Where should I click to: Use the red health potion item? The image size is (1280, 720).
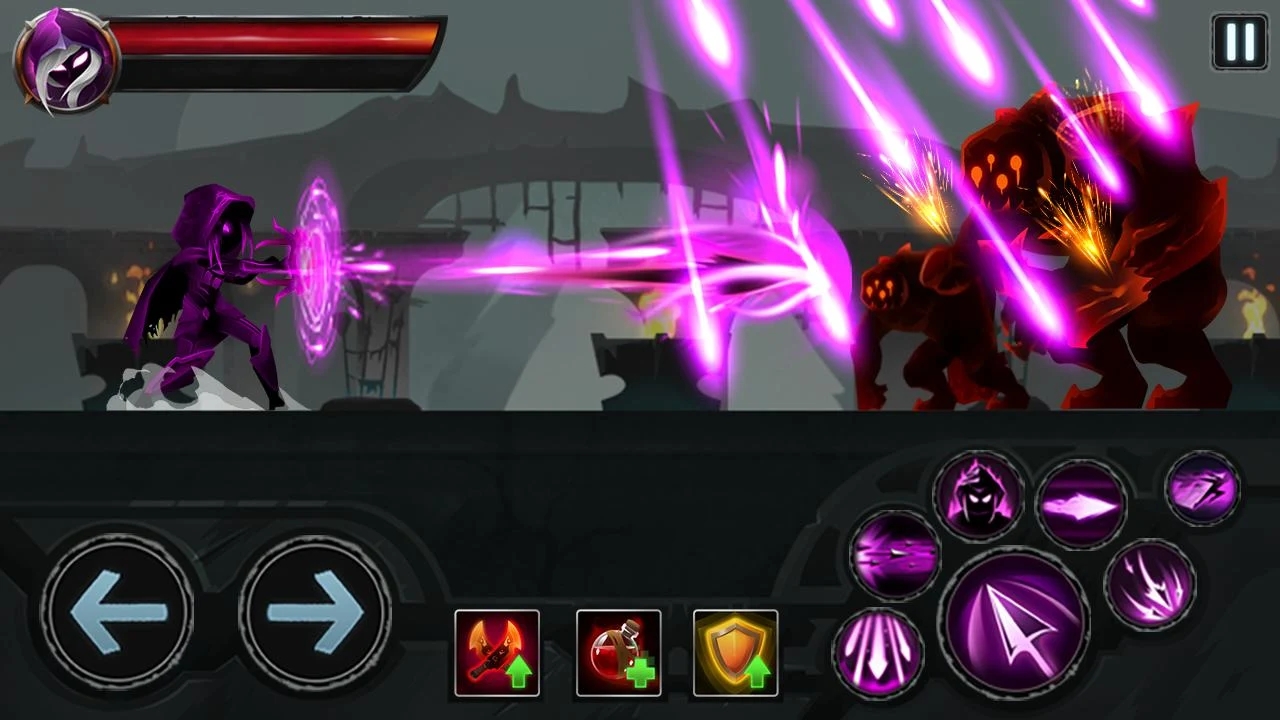[618, 652]
